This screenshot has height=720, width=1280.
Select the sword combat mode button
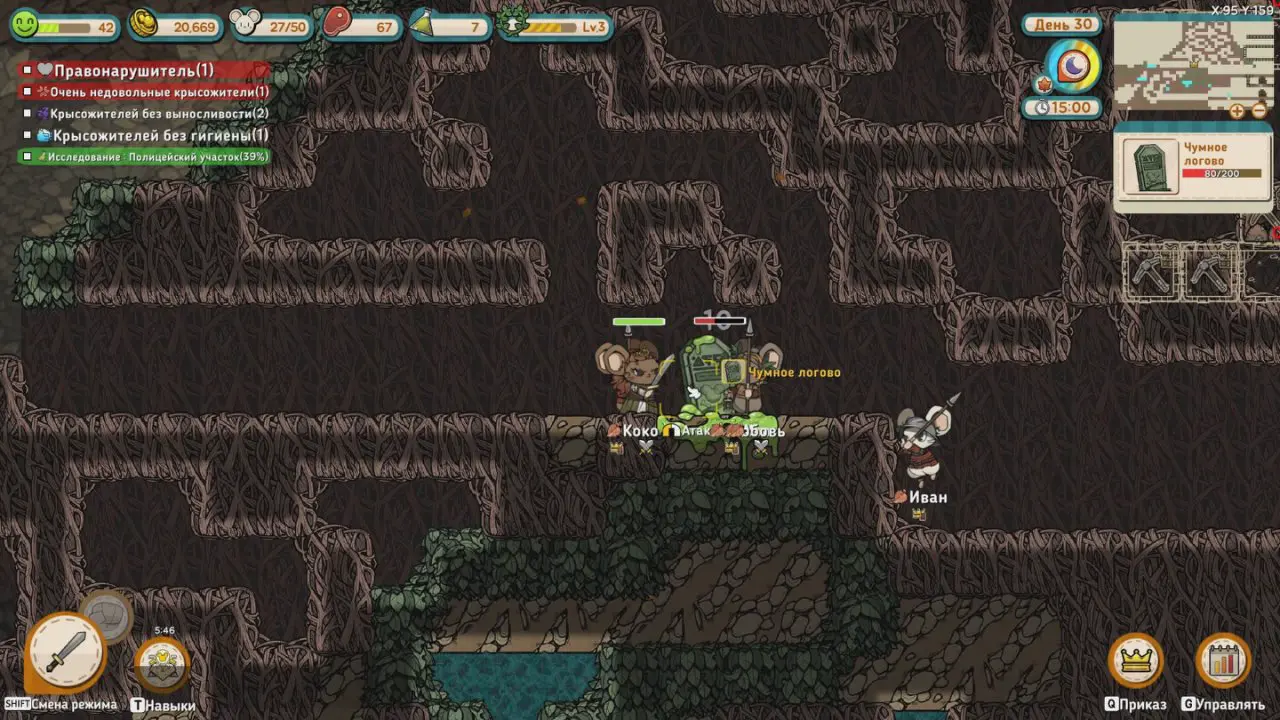coord(66,652)
